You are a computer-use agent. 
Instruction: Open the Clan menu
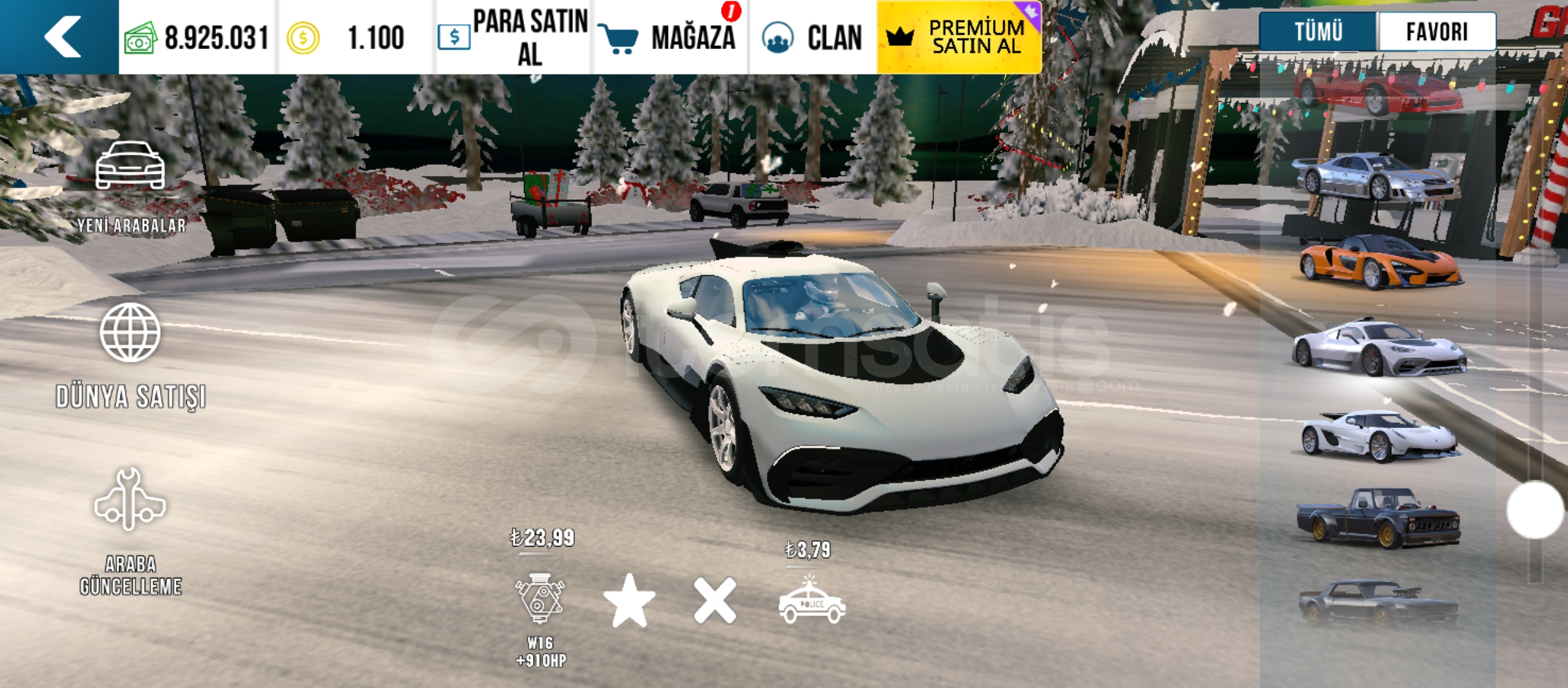coord(813,37)
